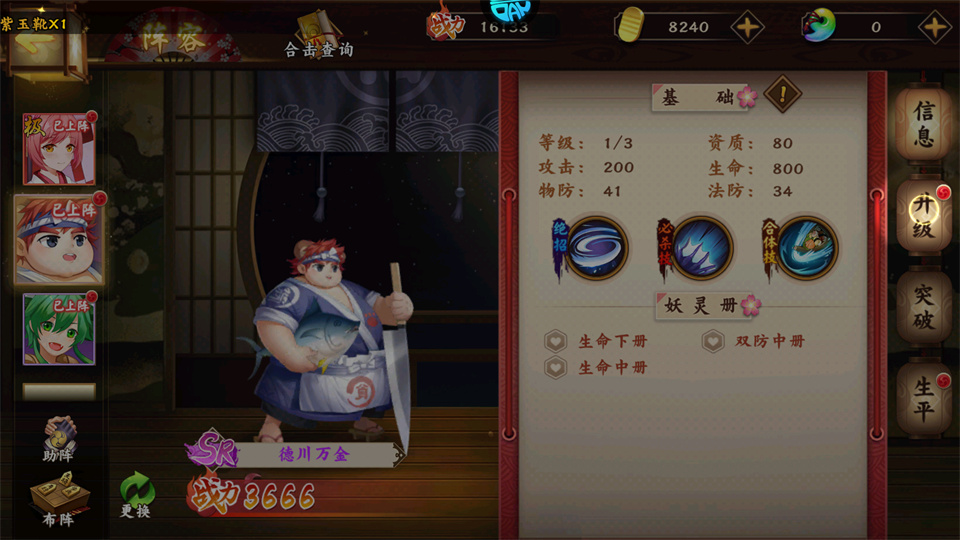
Task: View the 必杀技 special skill icon
Action: point(702,248)
